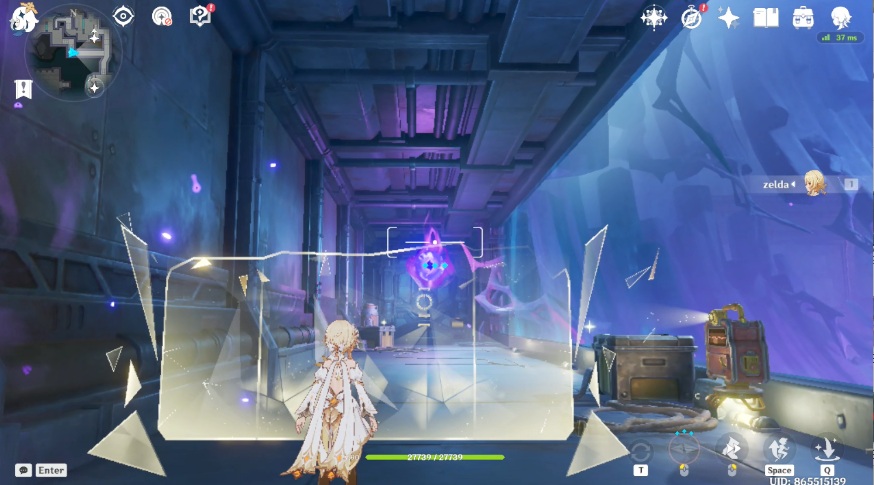Toggle the elemental sight eye icon
The width and height of the screenshot is (874, 485).
[123, 16]
